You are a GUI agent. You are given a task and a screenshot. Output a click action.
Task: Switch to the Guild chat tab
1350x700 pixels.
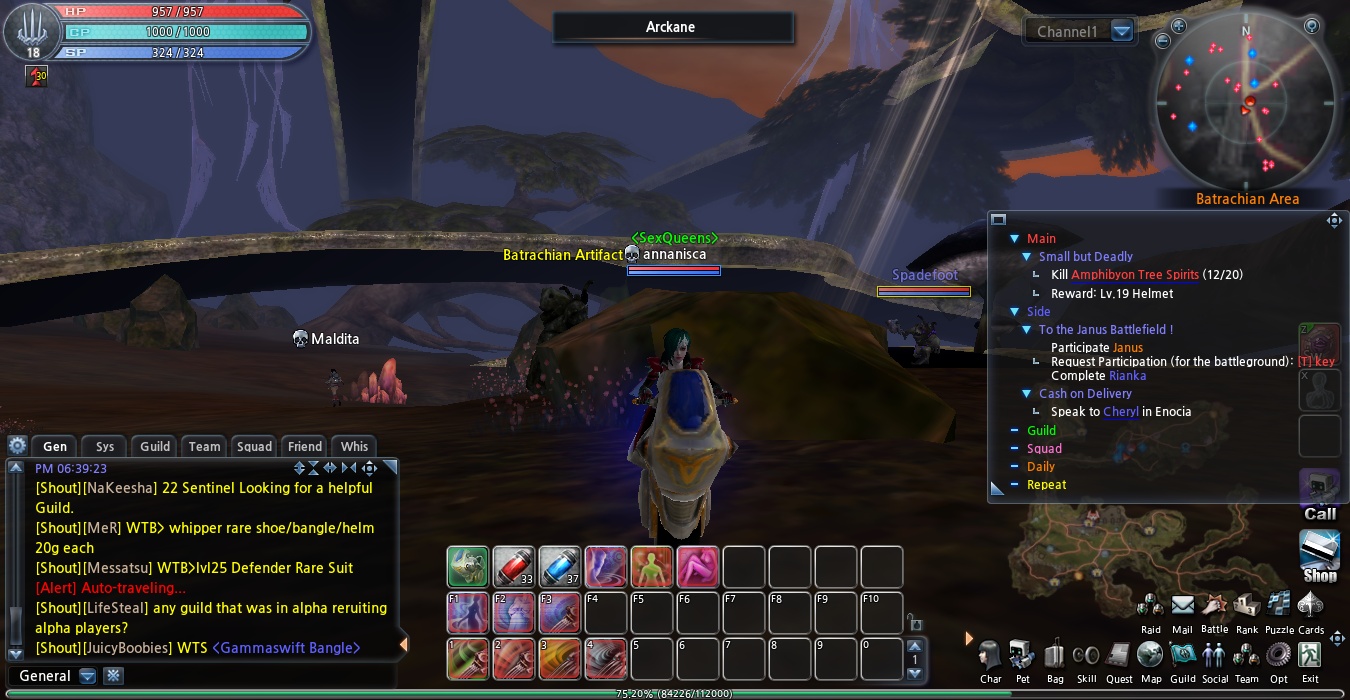(155, 447)
